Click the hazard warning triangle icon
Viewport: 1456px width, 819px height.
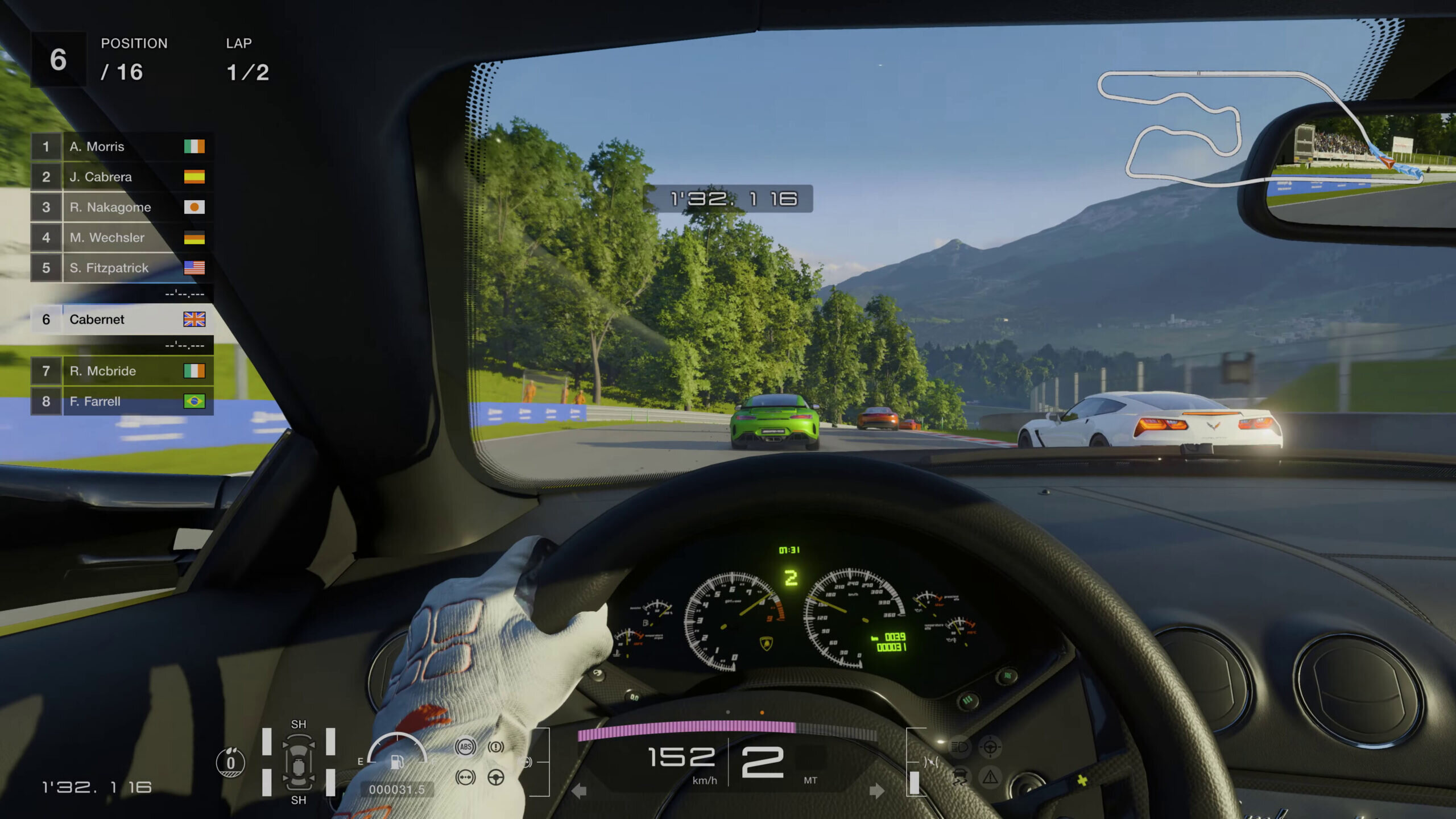[x=990, y=777]
